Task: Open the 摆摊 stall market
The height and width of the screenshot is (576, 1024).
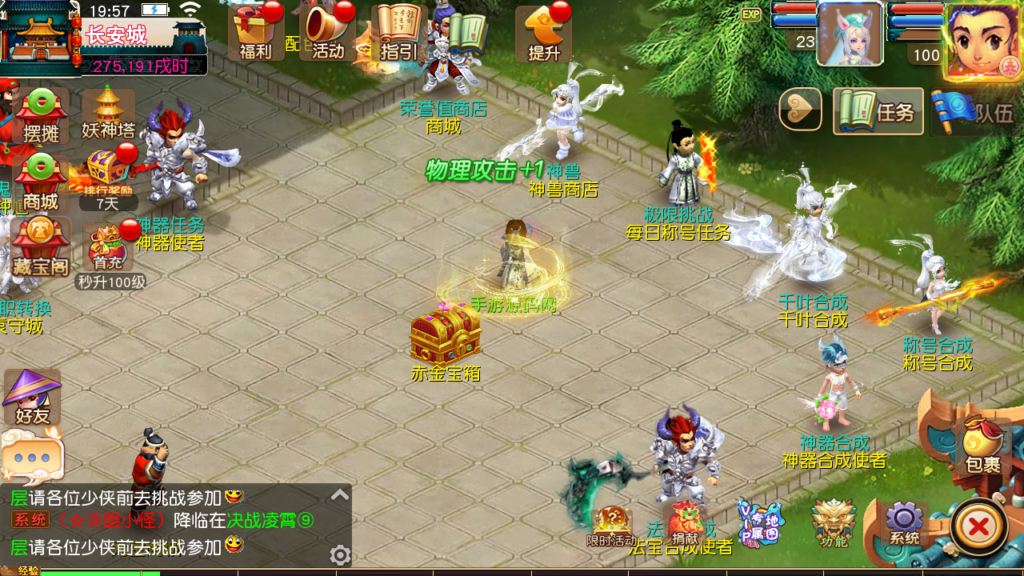Action: coord(41,116)
